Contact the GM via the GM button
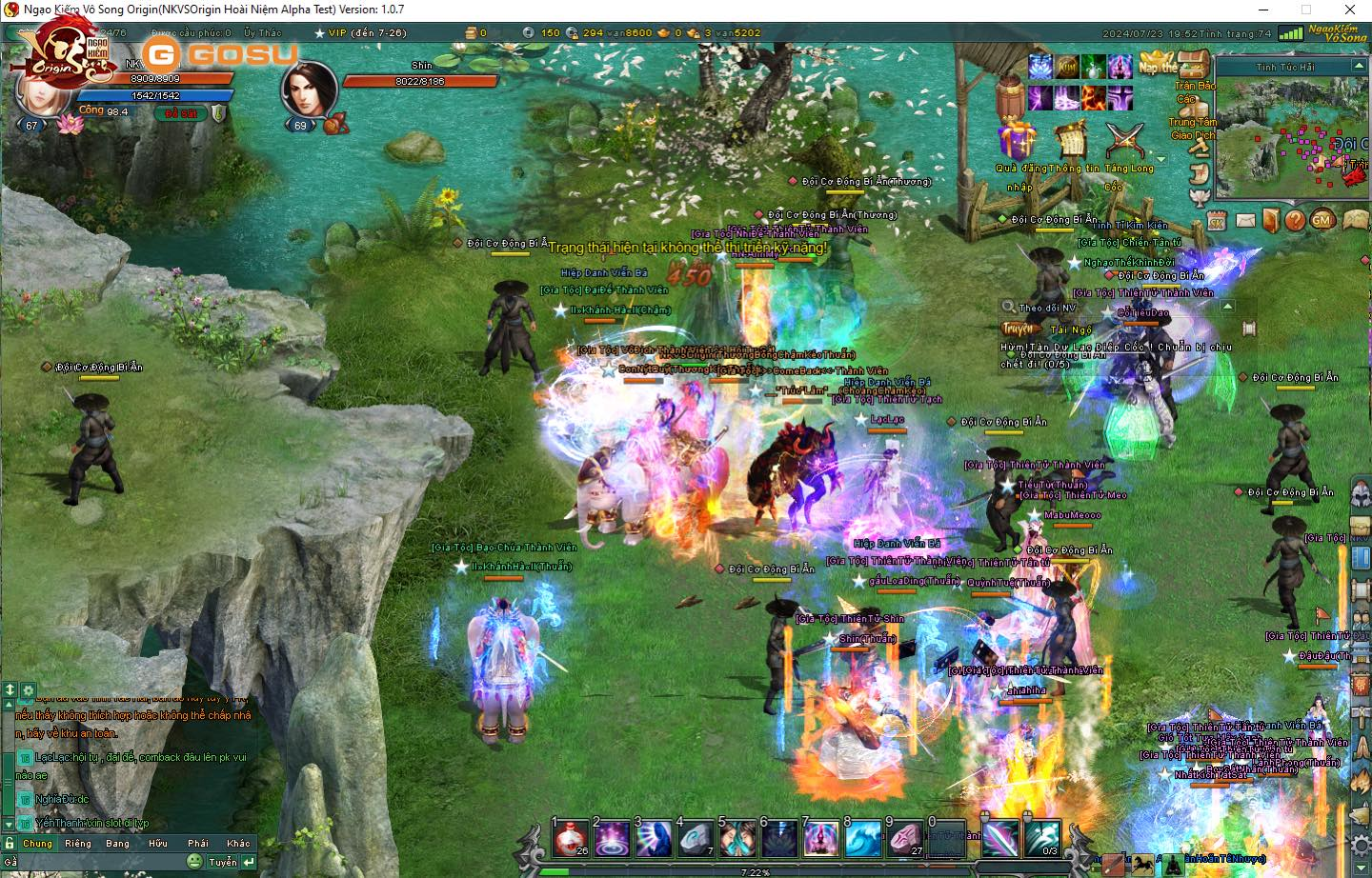This screenshot has width=1372, height=878. click(x=1322, y=220)
